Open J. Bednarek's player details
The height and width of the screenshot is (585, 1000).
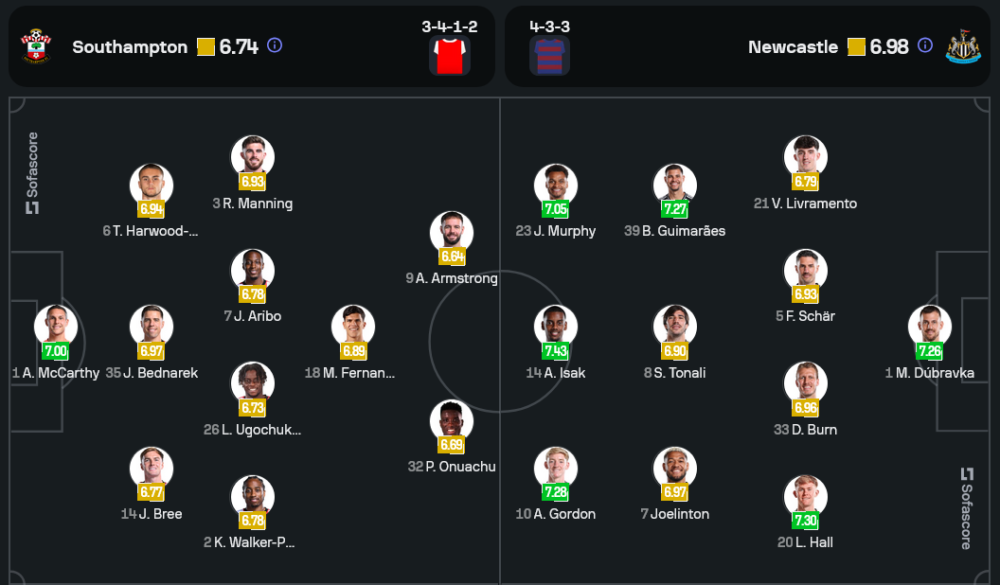[151, 327]
